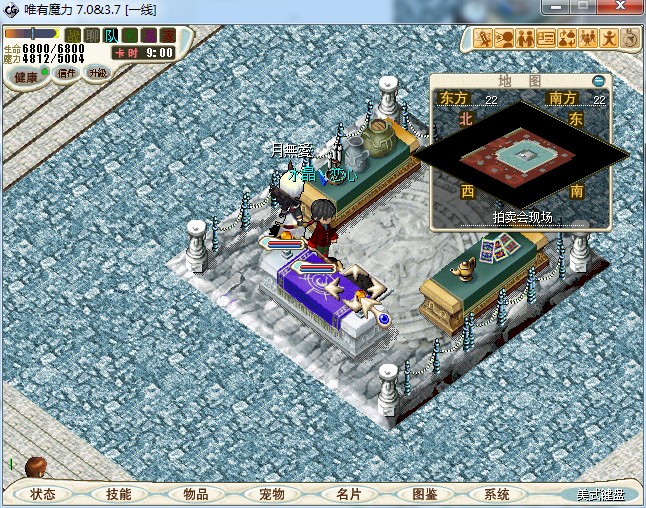
Task: Open the 物品 items menu
Action: point(195,494)
